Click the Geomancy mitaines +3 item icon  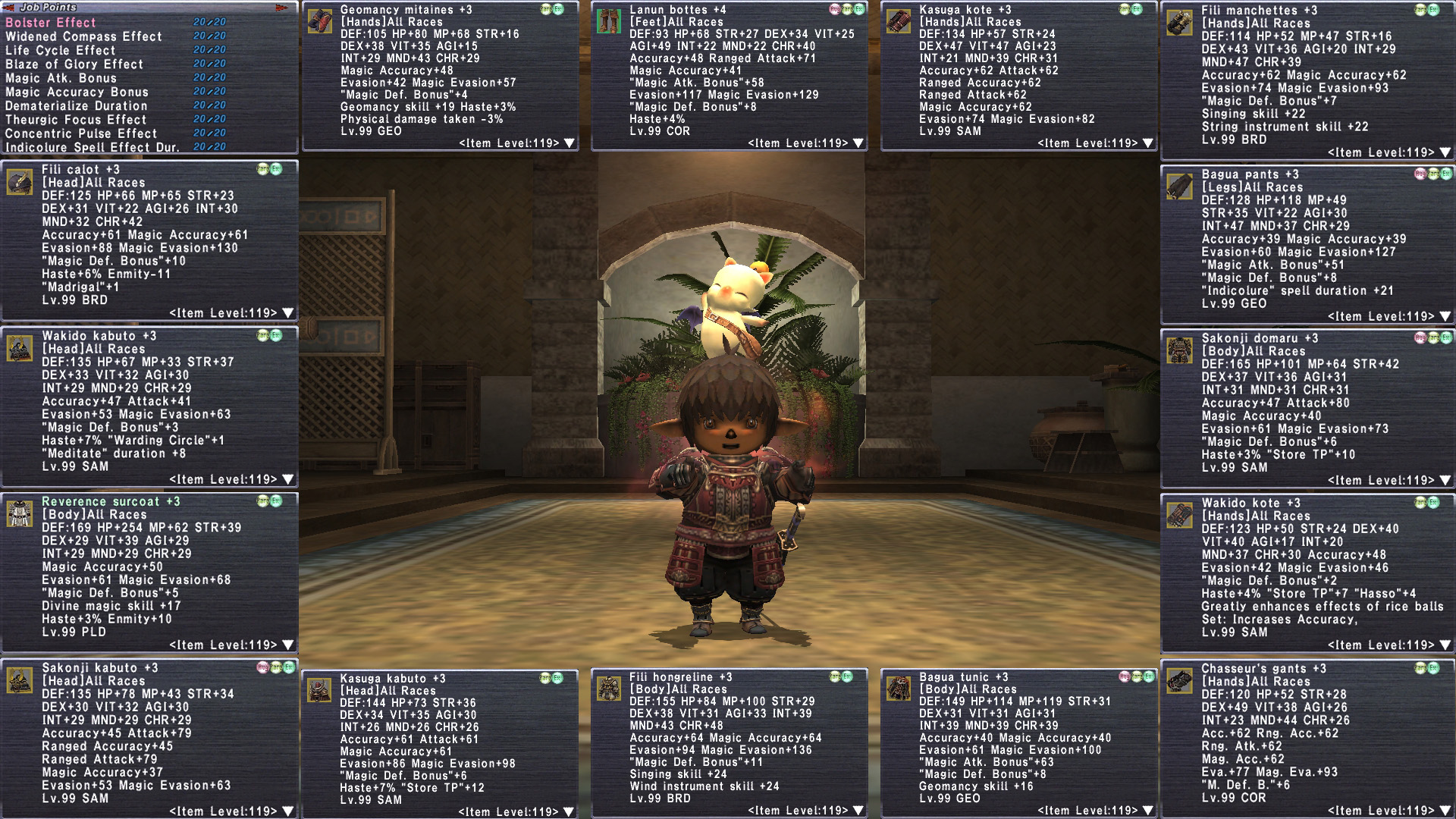click(320, 21)
